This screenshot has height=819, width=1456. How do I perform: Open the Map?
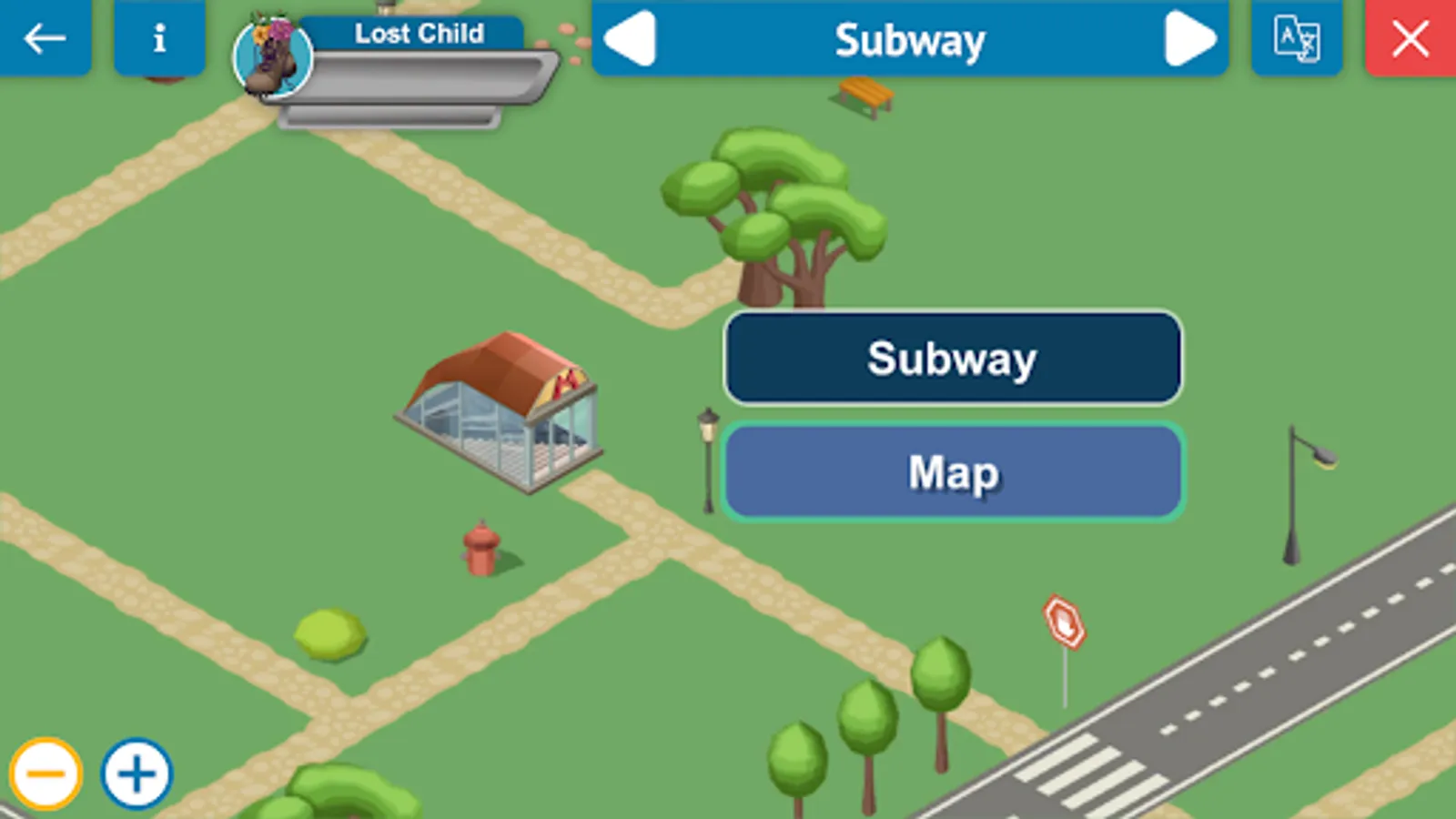(x=951, y=471)
